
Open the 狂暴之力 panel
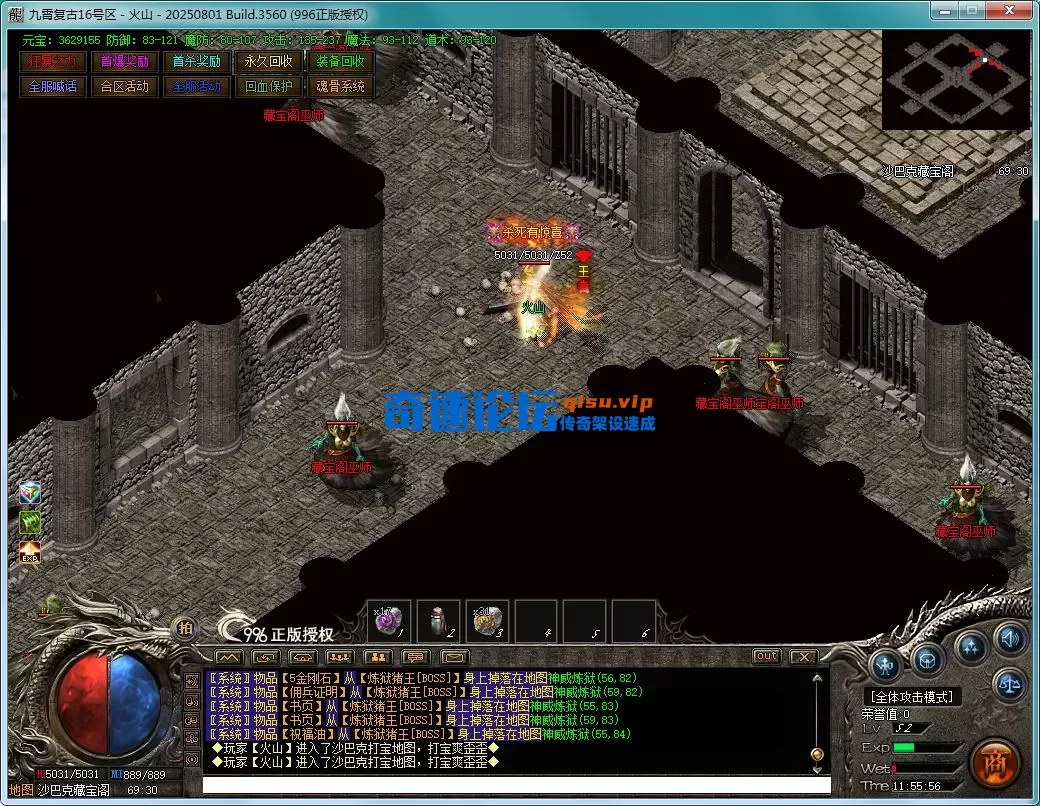coord(53,62)
